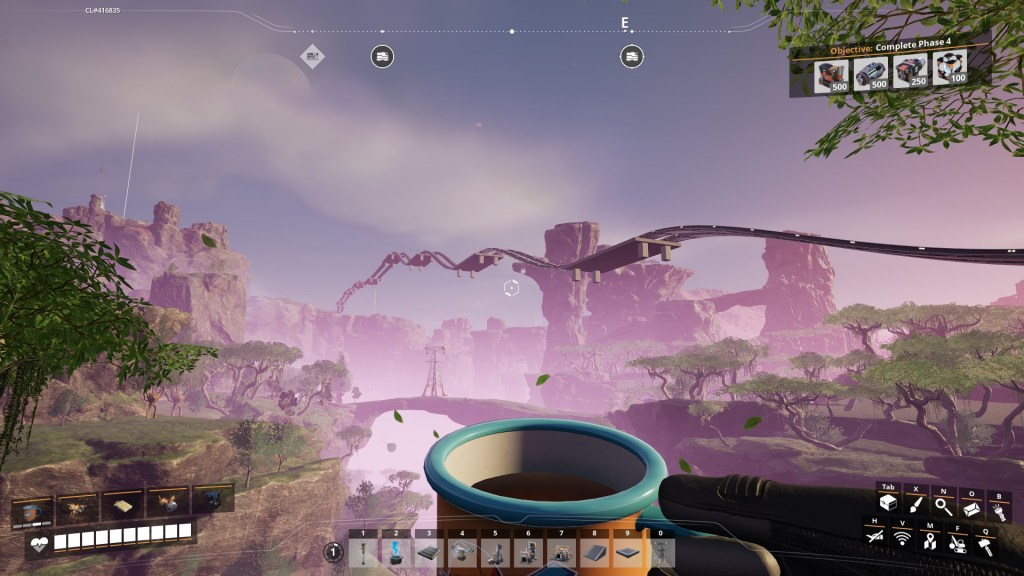1024x576 pixels.
Task: Open the envelope messages icon
Action: (970, 508)
